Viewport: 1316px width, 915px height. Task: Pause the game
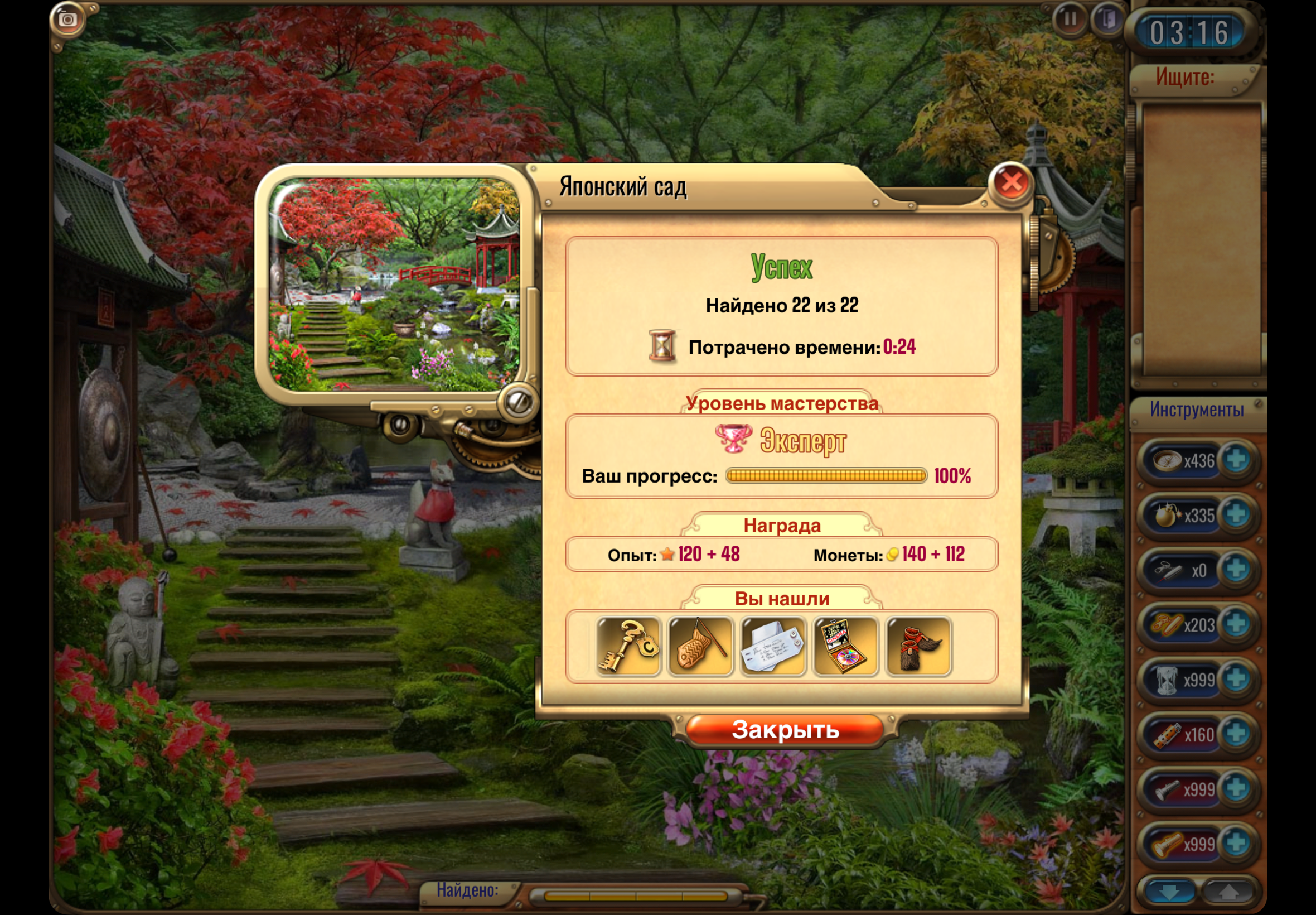tap(1070, 20)
